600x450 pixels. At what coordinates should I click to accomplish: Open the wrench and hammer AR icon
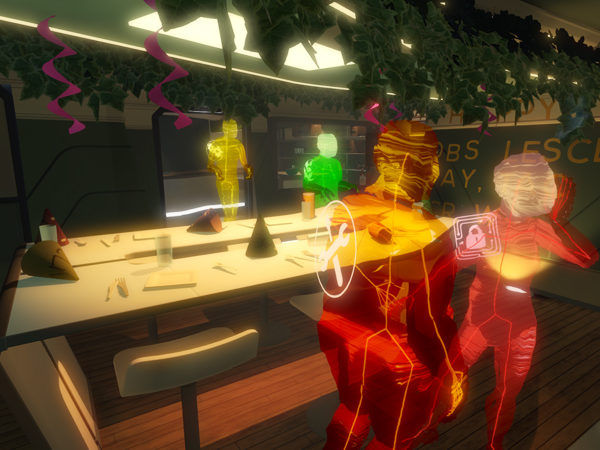[x=337, y=248]
